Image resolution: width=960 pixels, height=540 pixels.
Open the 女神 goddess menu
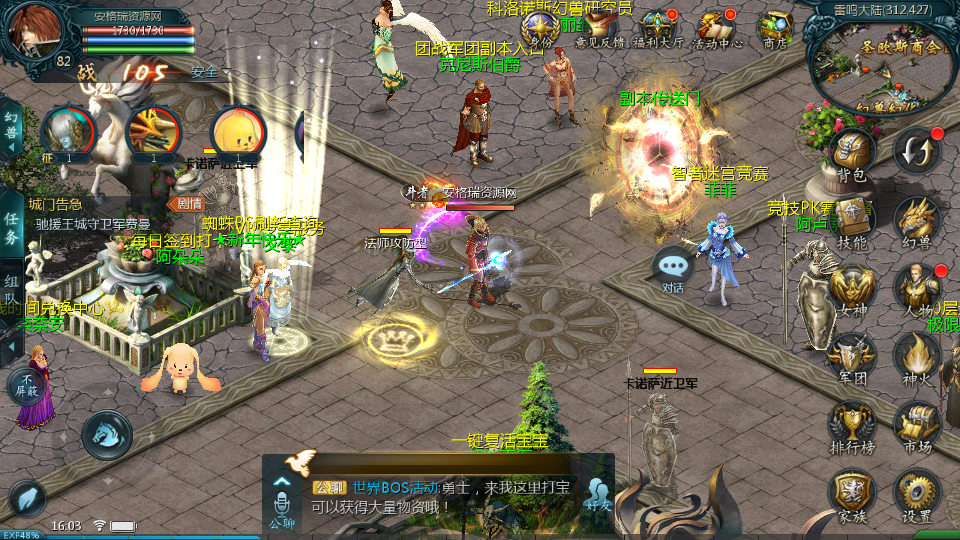852,288
